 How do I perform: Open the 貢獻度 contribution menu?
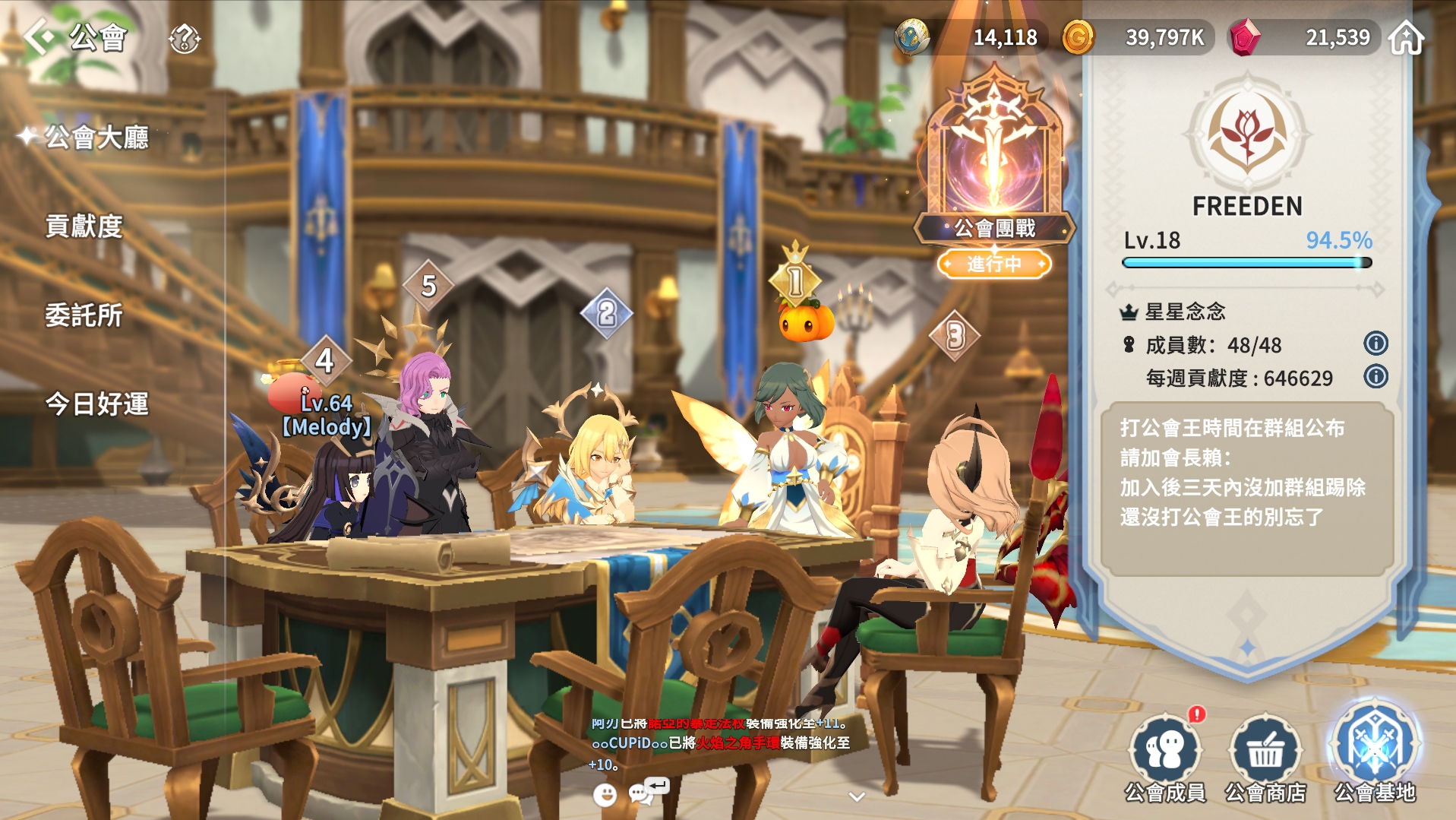[x=84, y=226]
